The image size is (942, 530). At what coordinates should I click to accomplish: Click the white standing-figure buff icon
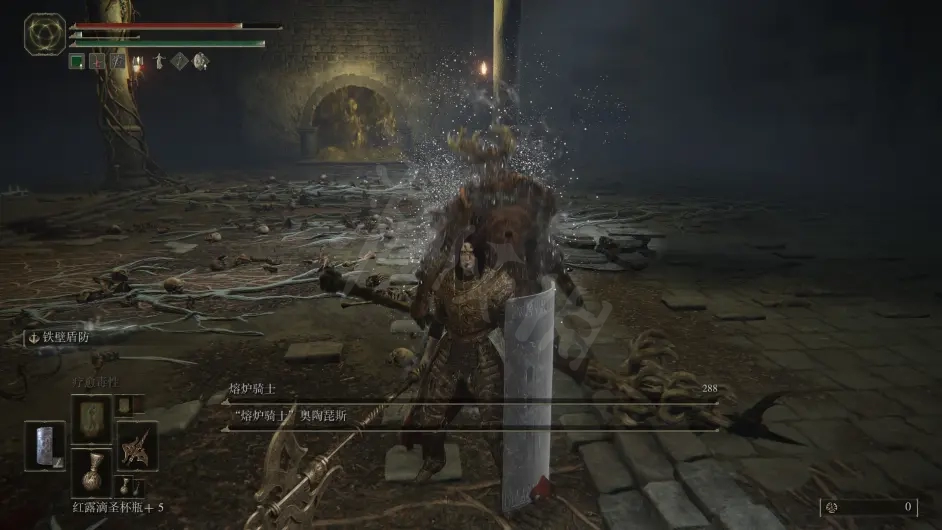(159, 61)
